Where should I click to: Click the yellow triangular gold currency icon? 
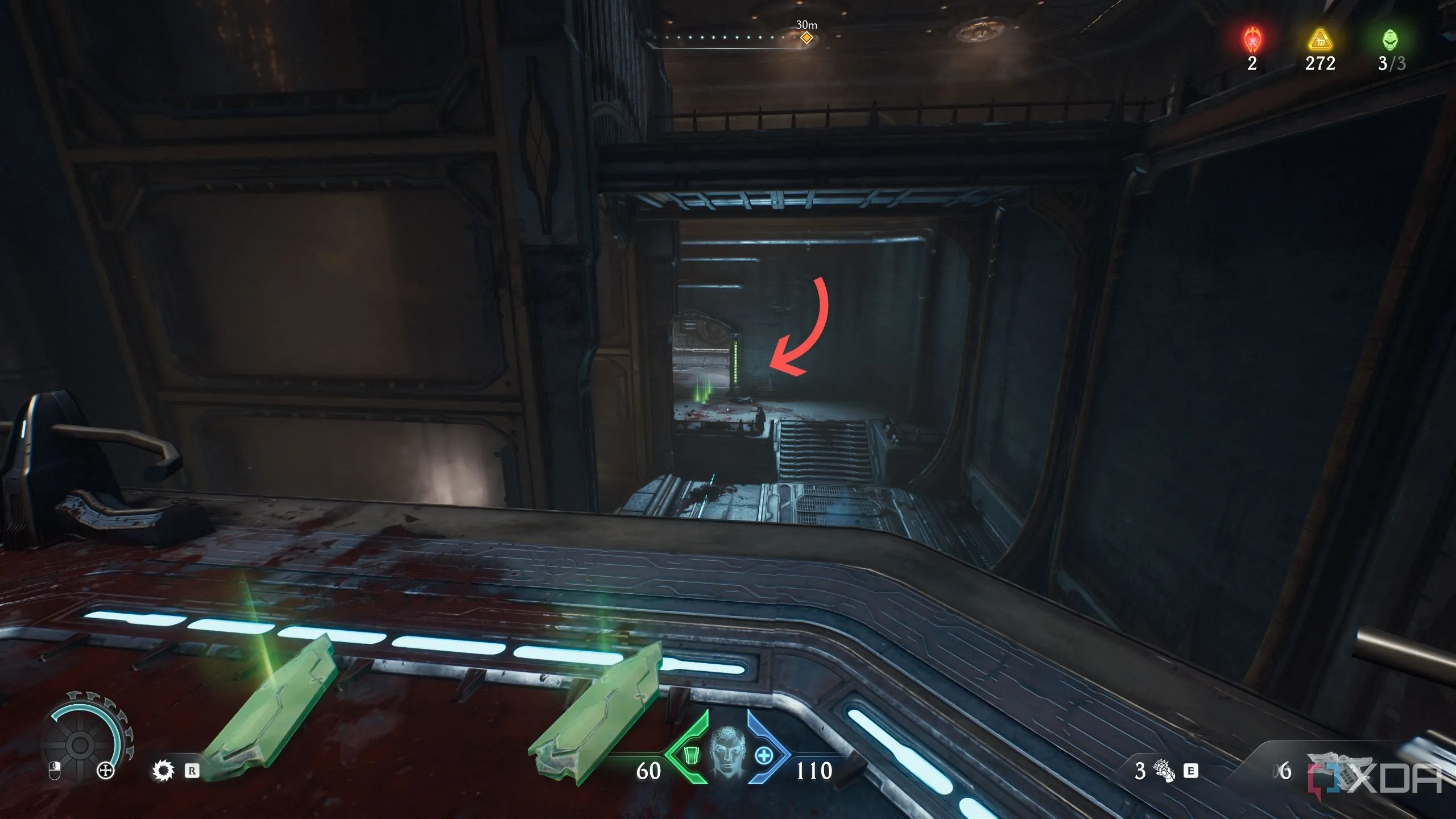tap(1319, 41)
